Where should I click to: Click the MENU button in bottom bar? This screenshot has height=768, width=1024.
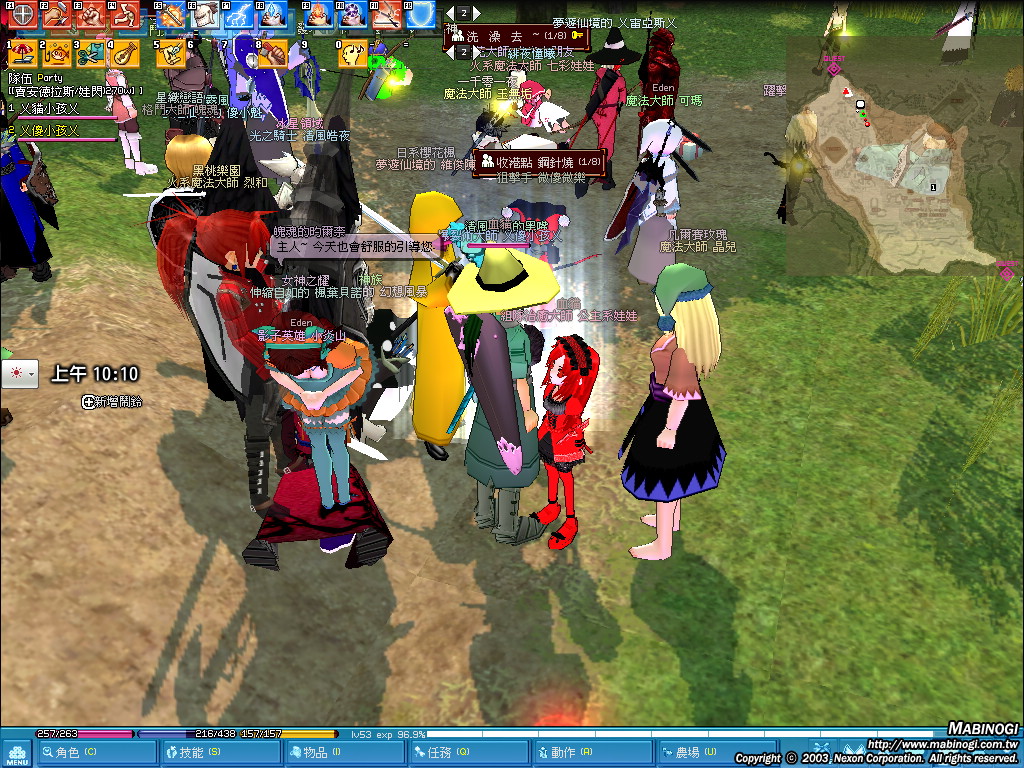click(17, 753)
